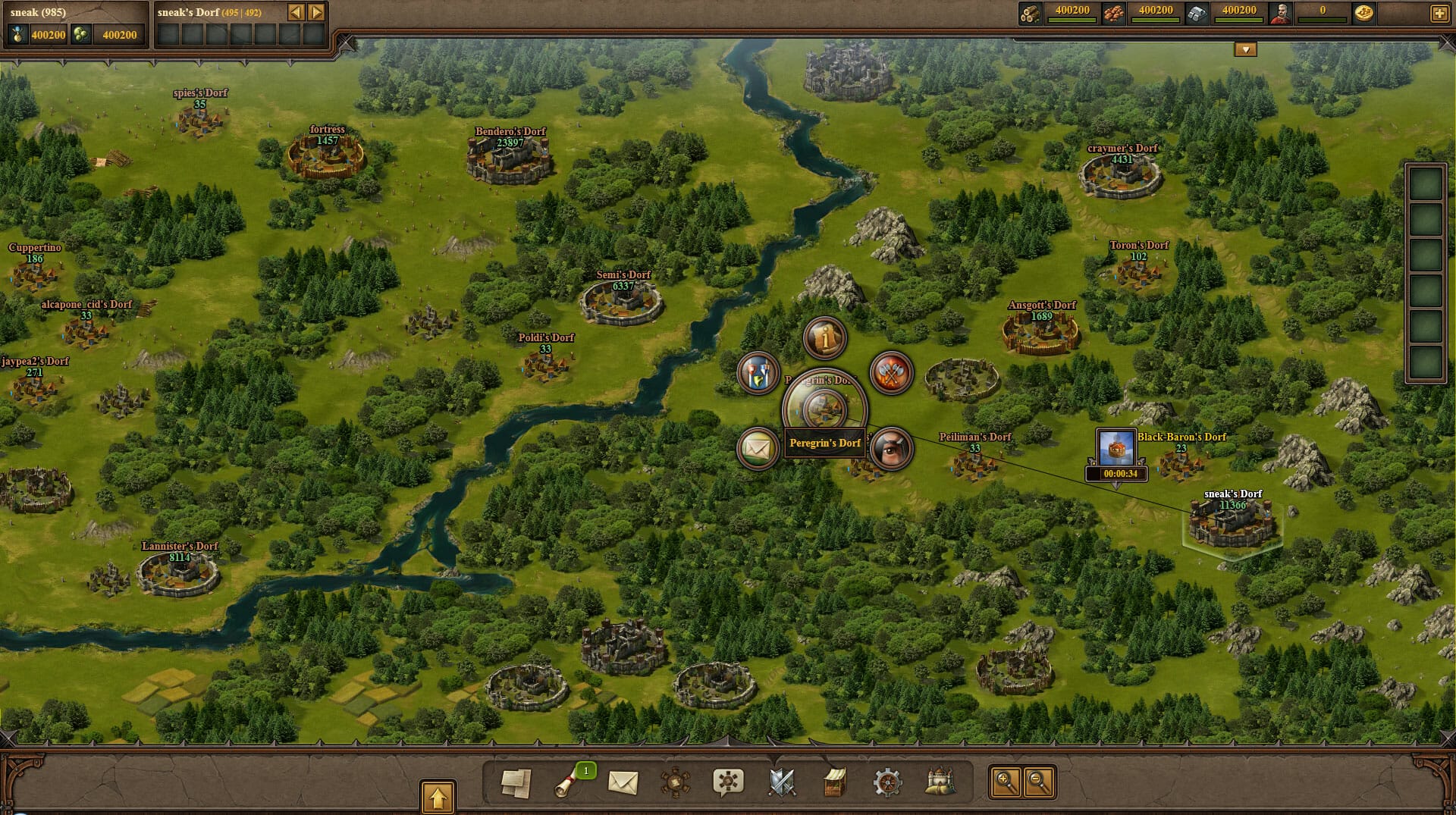Zoom in the map with magnifier plus
1456x815 pixels.
tap(1006, 782)
